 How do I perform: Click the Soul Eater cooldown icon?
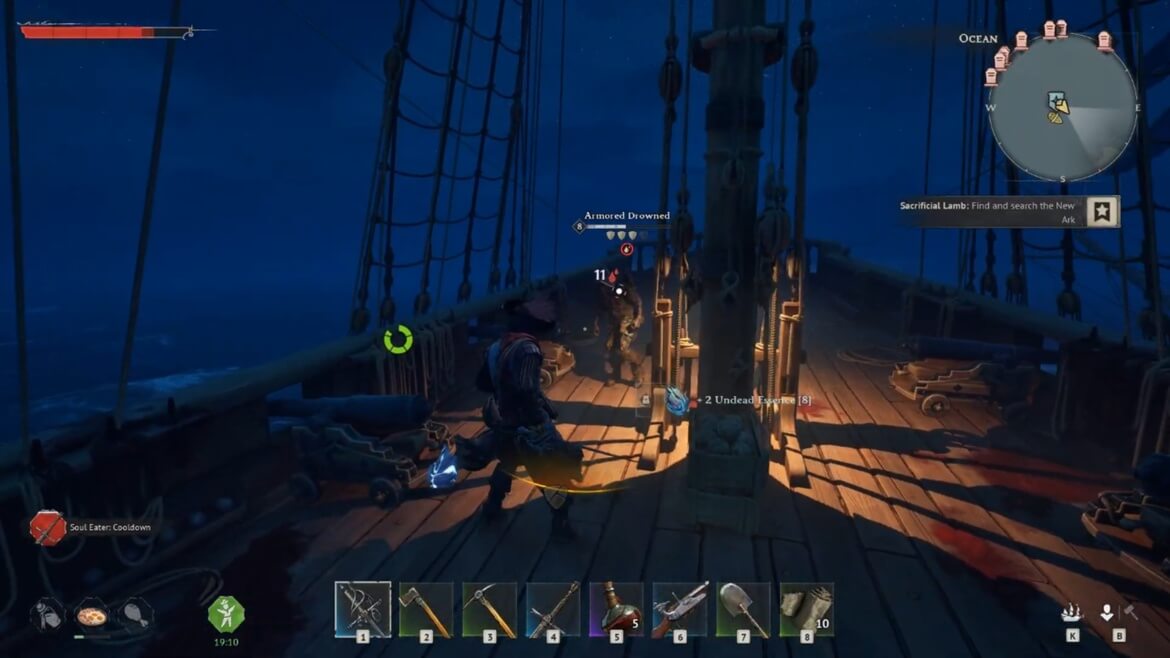click(47, 527)
